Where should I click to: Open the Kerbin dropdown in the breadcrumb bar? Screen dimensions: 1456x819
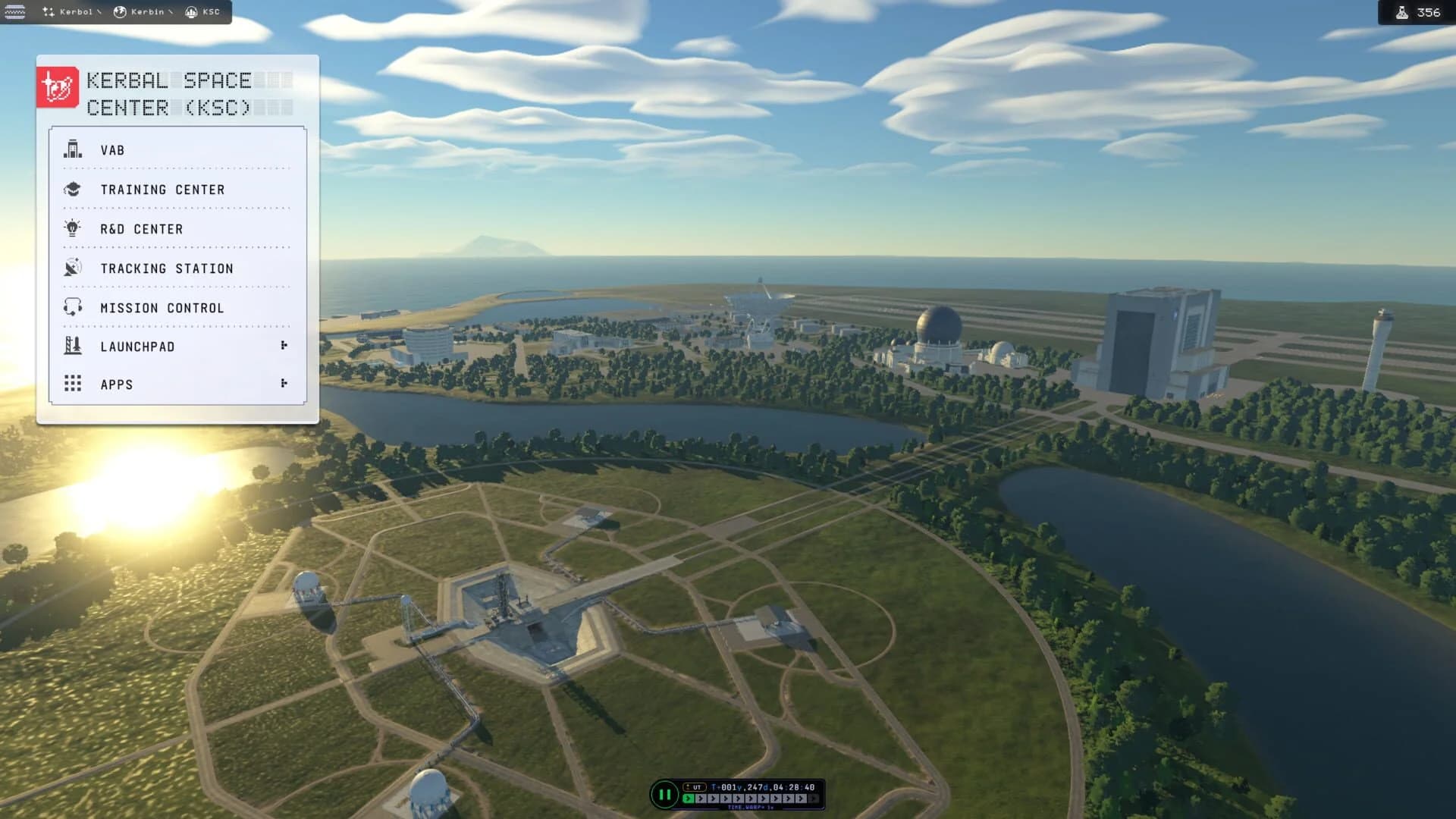pos(170,12)
